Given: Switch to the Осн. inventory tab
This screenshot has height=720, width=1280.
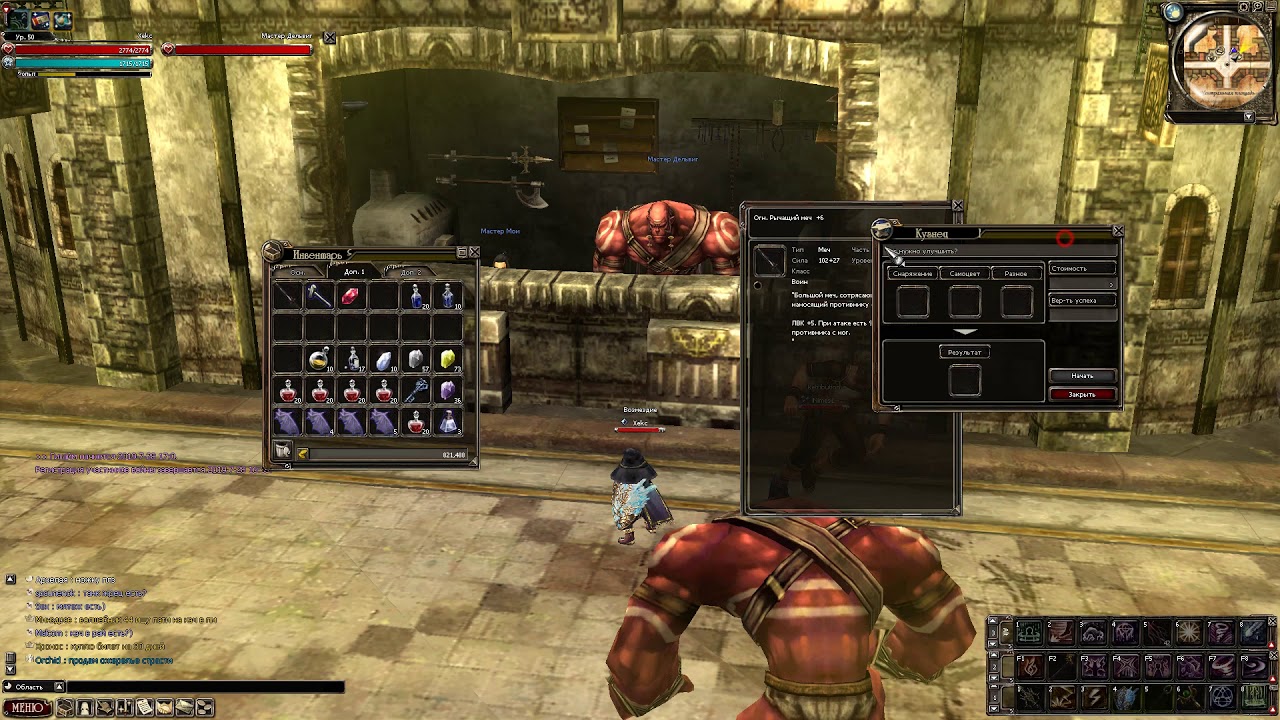Looking at the screenshot, I should (298, 272).
